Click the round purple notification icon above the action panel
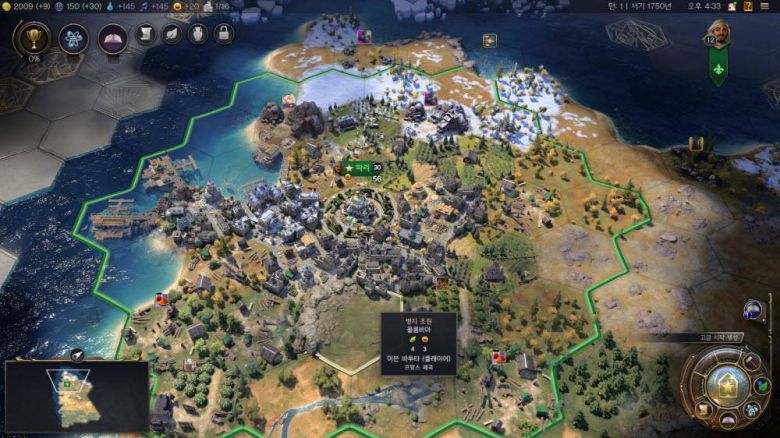 tap(753, 309)
